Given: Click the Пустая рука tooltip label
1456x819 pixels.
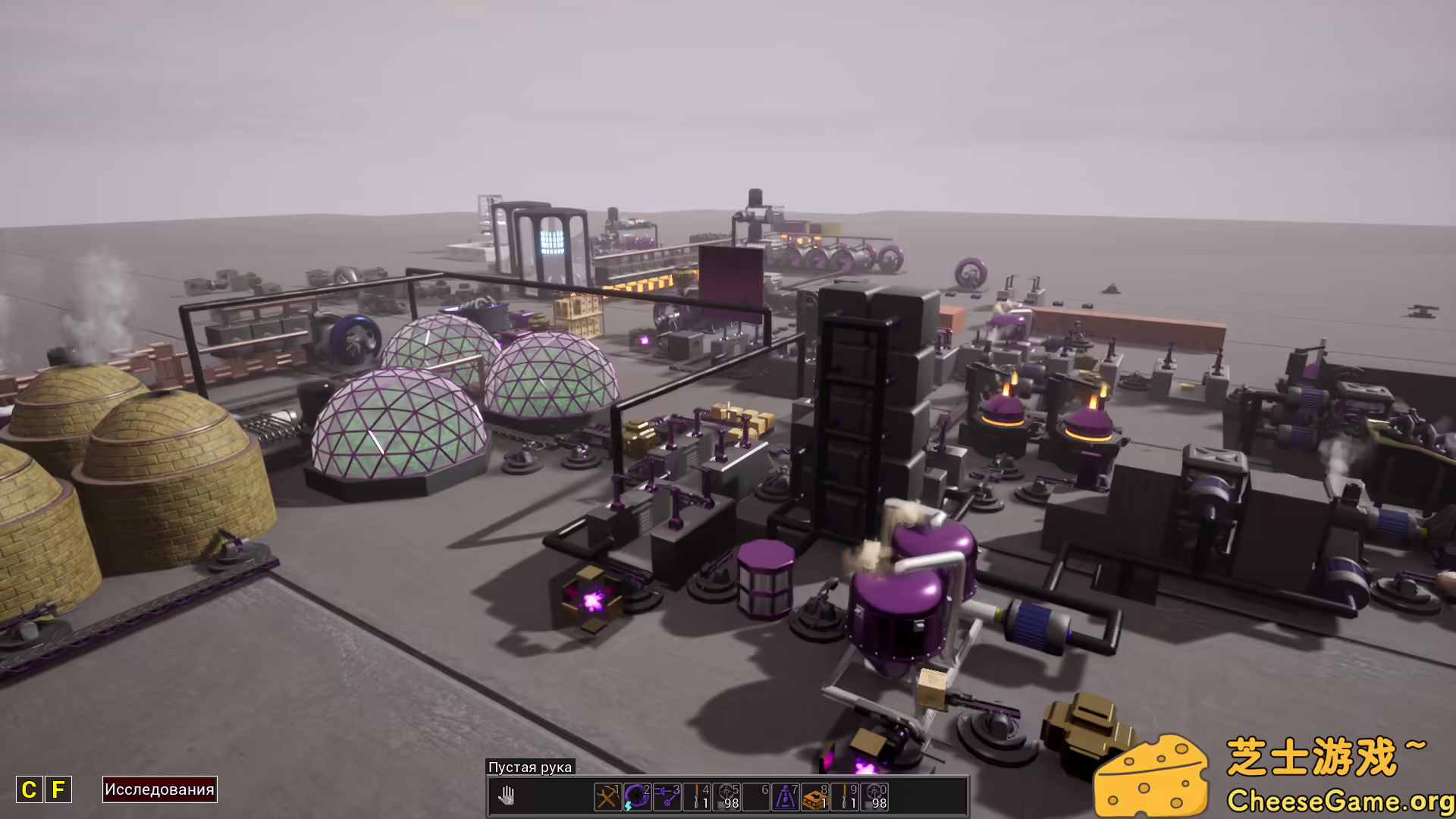Looking at the screenshot, I should click(531, 767).
